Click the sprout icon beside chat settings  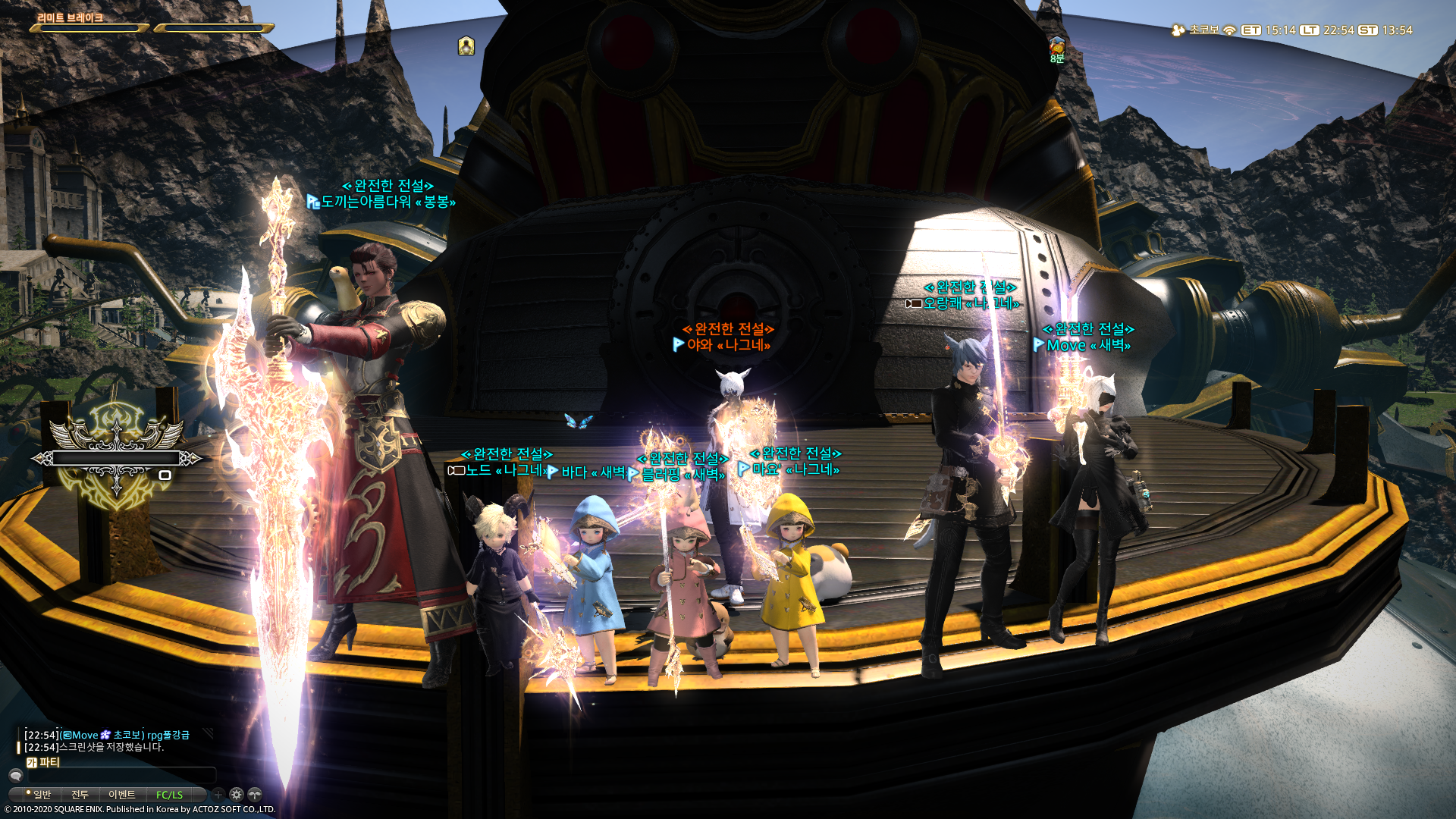[x=255, y=795]
